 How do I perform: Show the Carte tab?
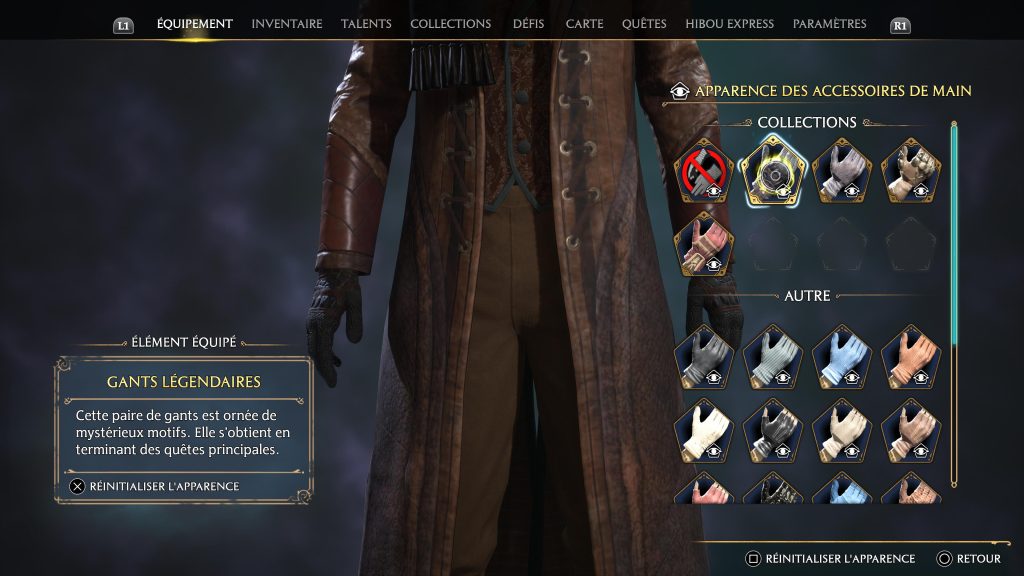coord(584,24)
